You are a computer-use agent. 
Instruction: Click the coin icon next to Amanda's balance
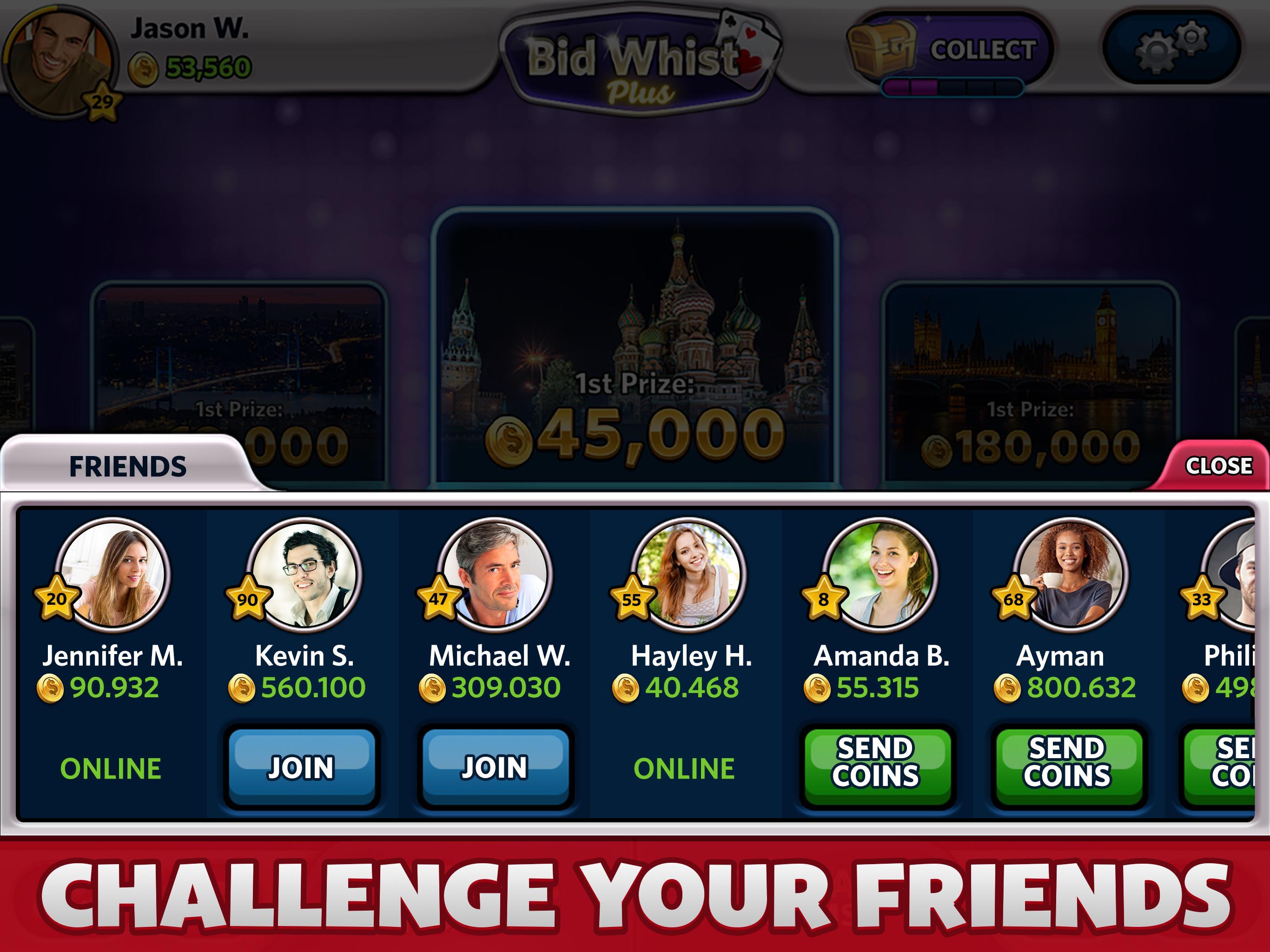point(818,689)
